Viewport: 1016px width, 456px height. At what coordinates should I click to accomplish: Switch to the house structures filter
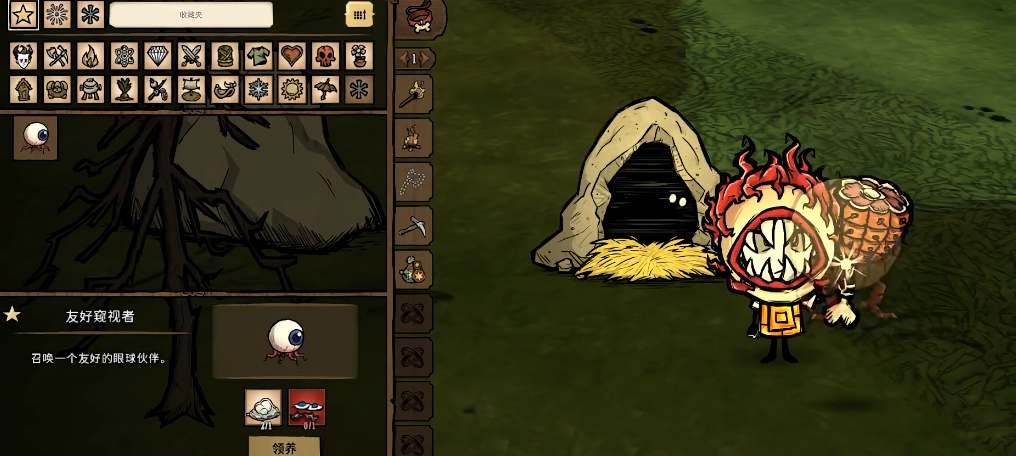(x=24, y=90)
